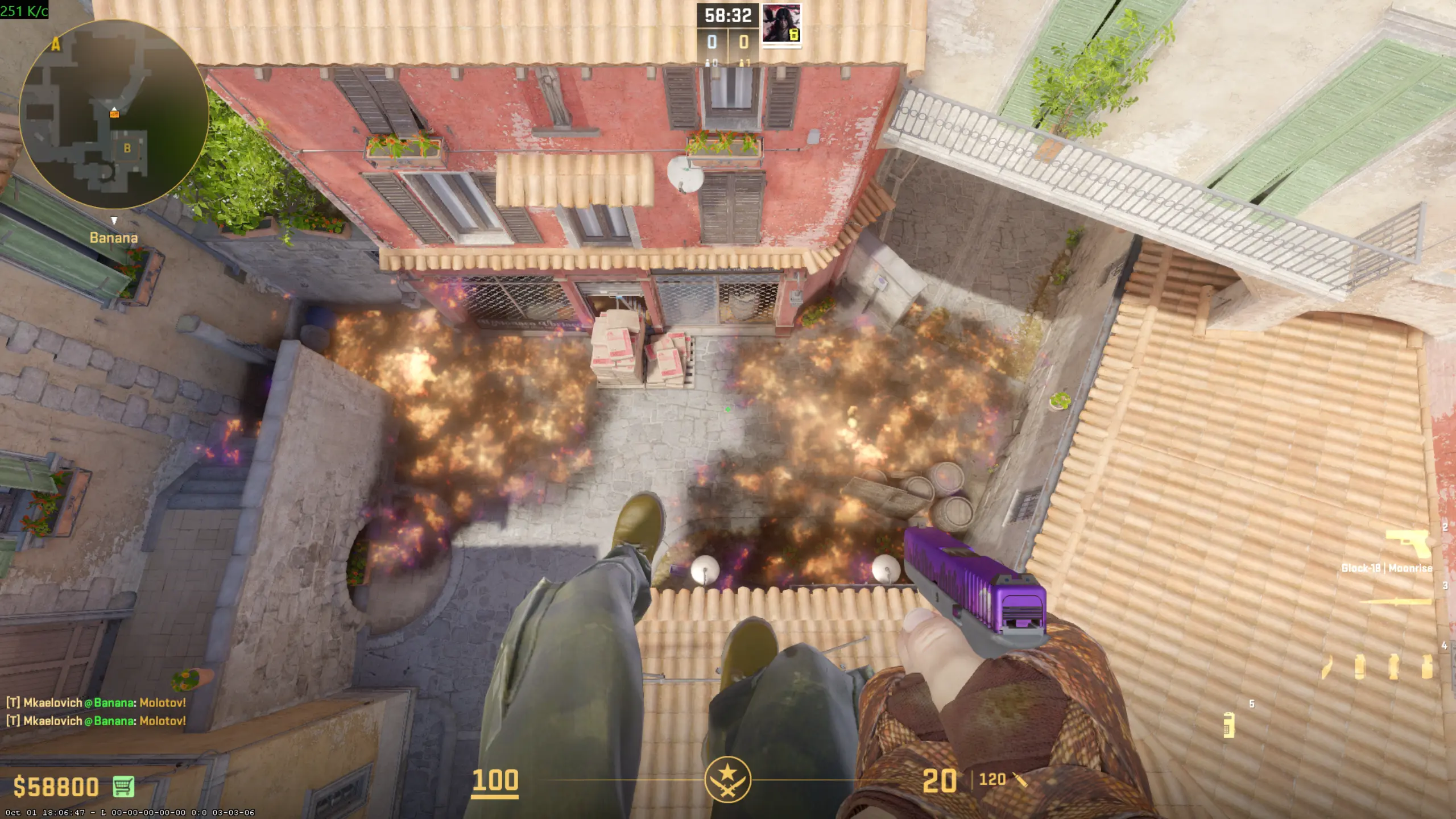Open the buy menu cart icon
Screen dimensions: 1456x819
[x=123, y=786]
